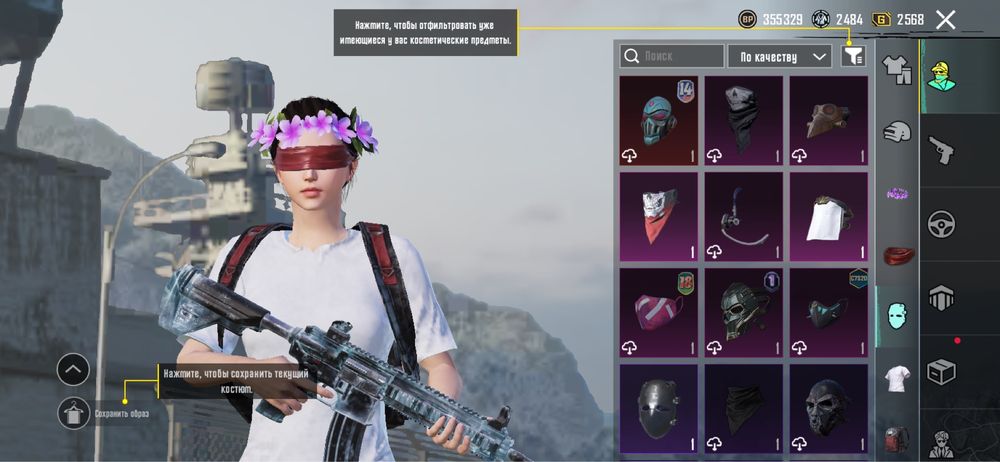Open the helmet category tab
Viewport: 1000px width, 462px height.
[897, 131]
